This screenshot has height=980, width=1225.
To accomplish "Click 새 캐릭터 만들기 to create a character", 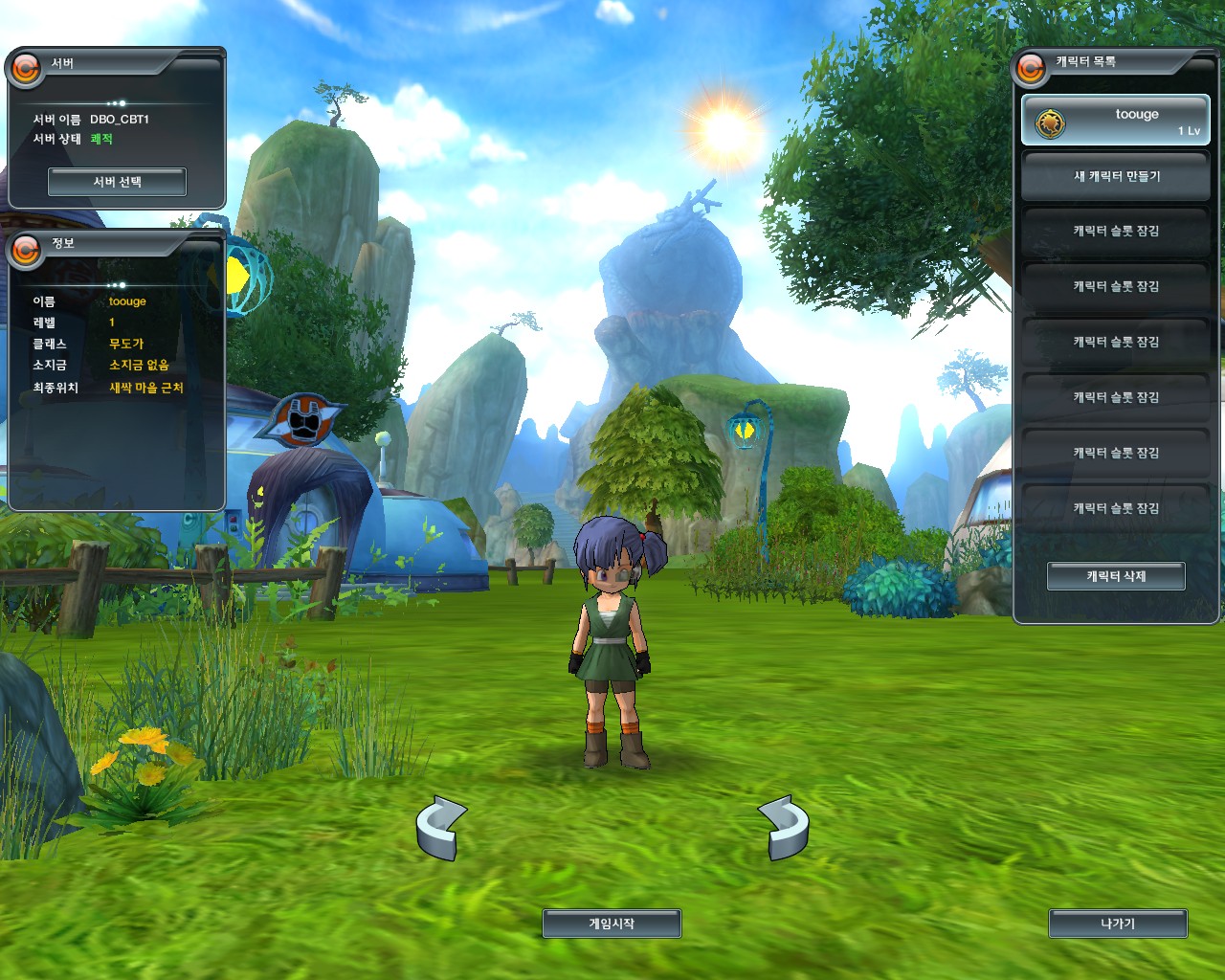I will tap(1116, 176).
